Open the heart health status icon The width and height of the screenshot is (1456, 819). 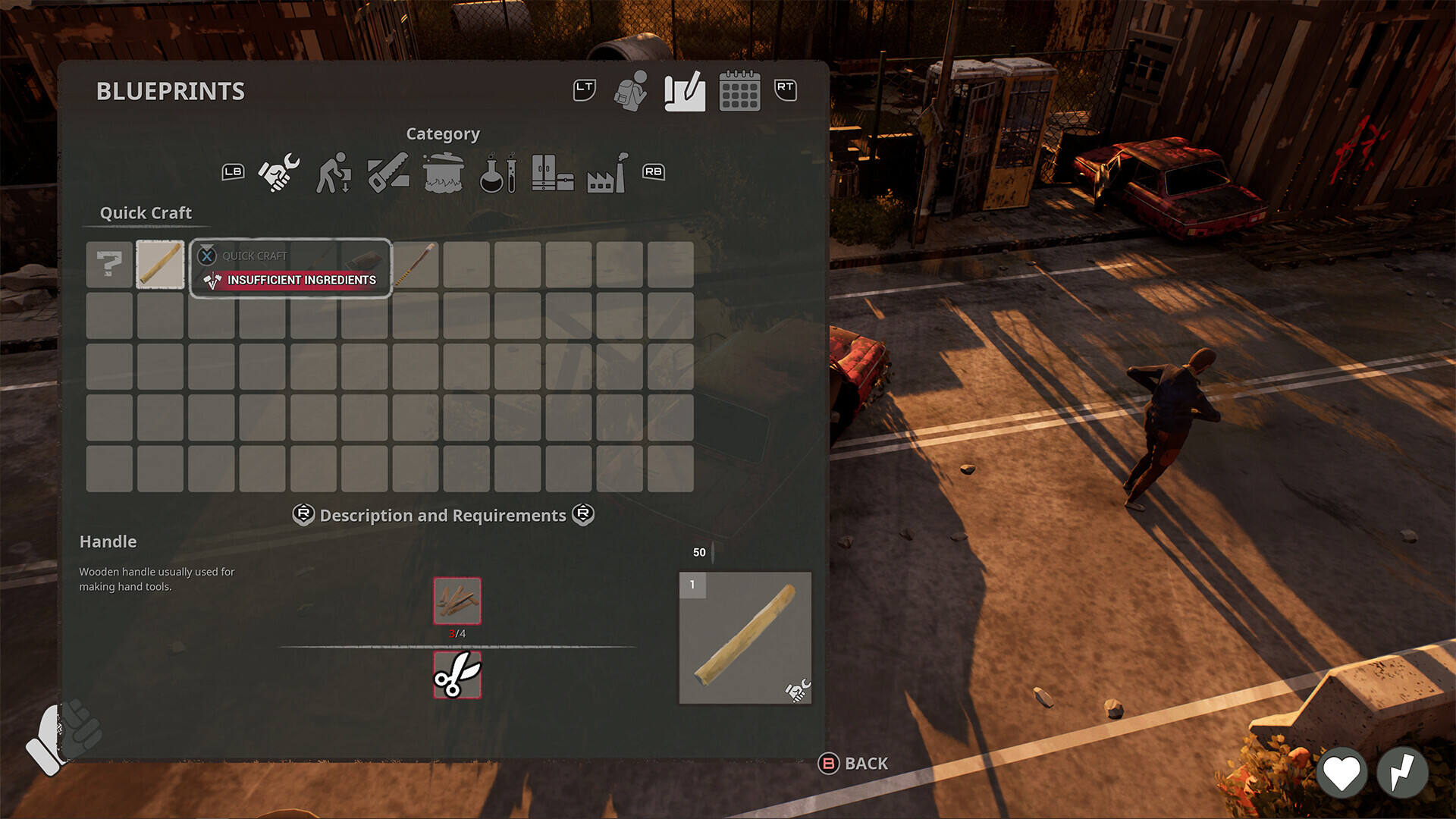click(x=1341, y=773)
